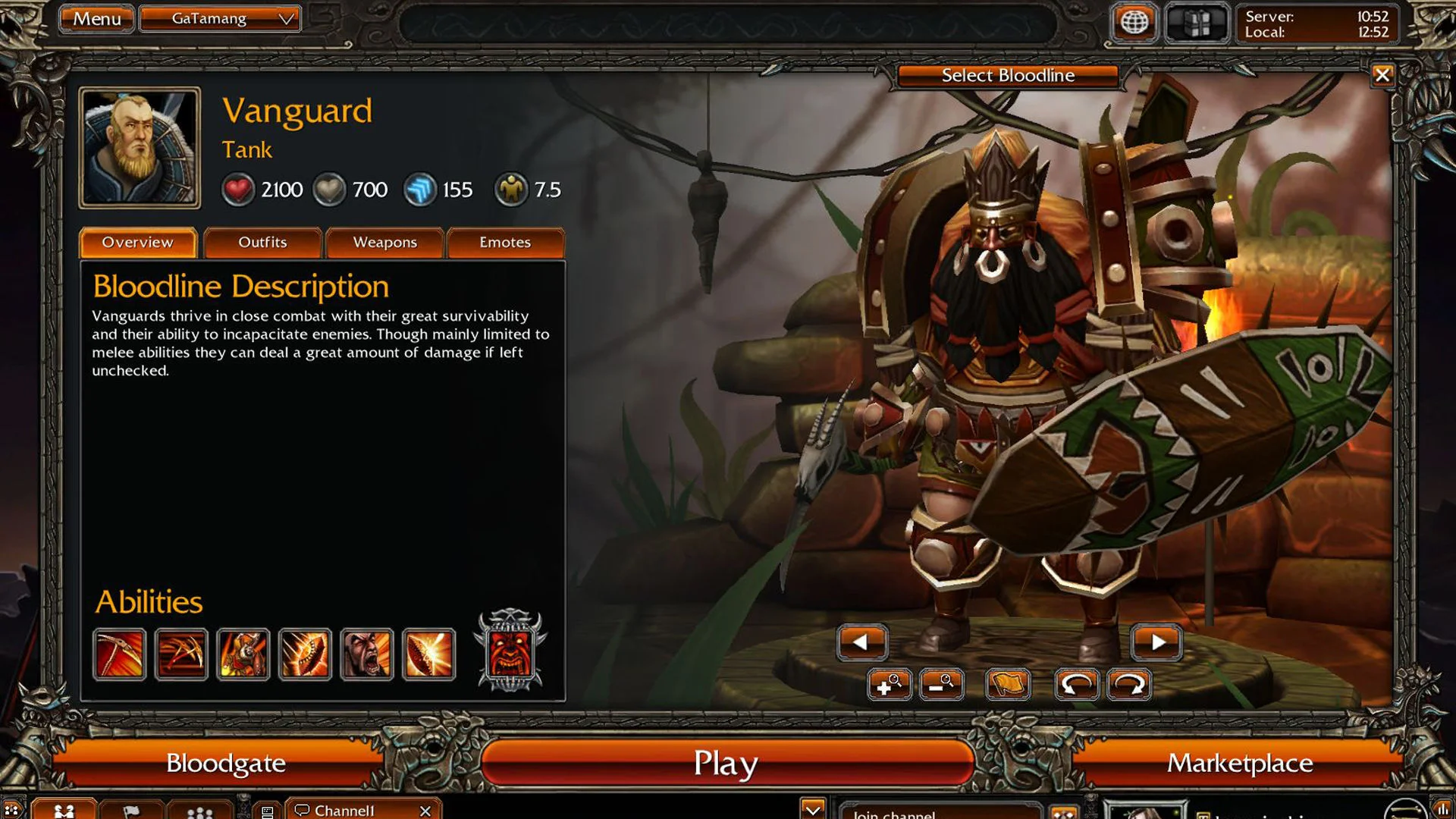Select the zoom-out magnifier icon

pyautogui.click(x=942, y=685)
